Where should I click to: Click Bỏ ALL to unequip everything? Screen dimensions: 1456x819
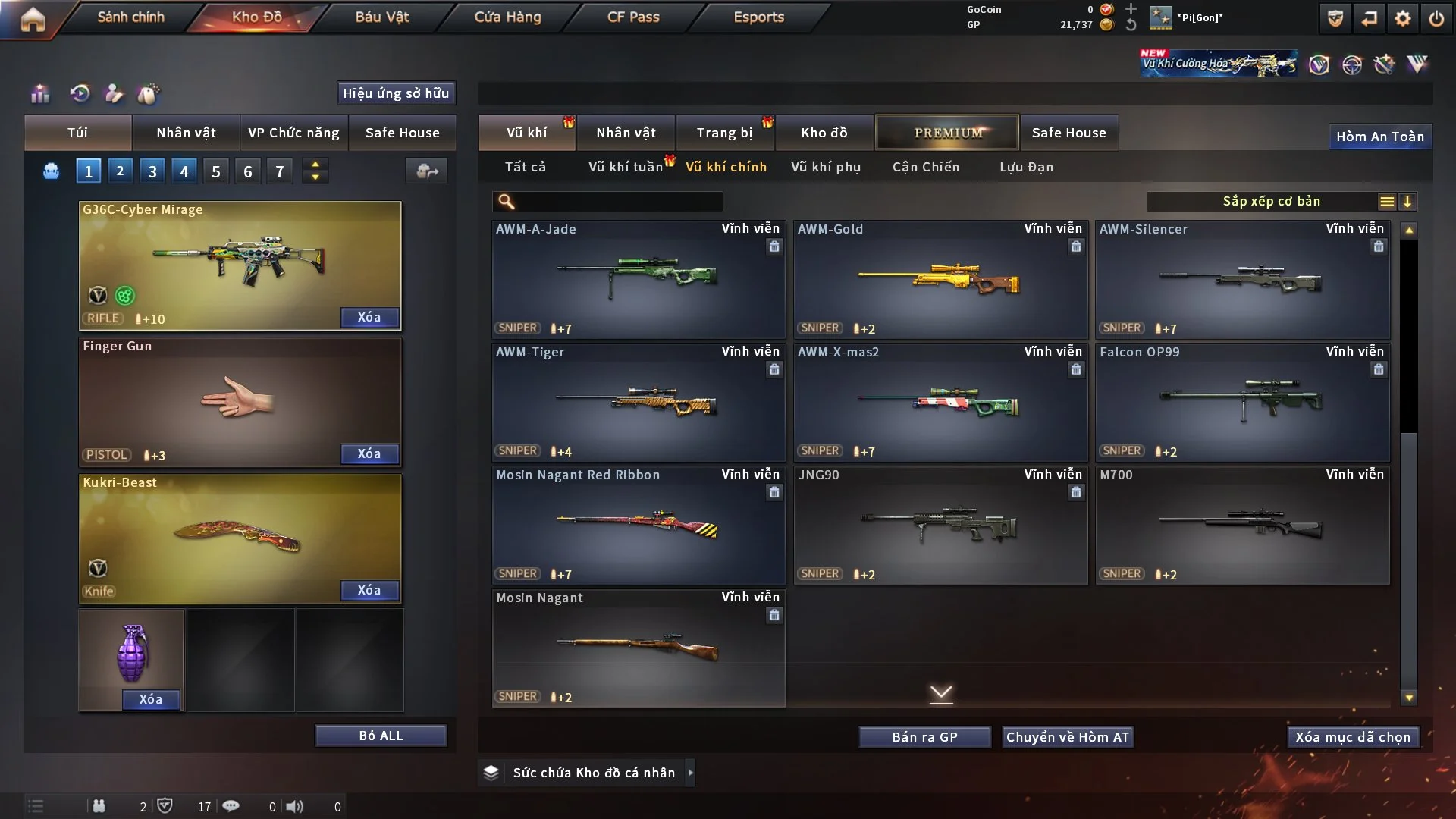pyautogui.click(x=381, y=736)
